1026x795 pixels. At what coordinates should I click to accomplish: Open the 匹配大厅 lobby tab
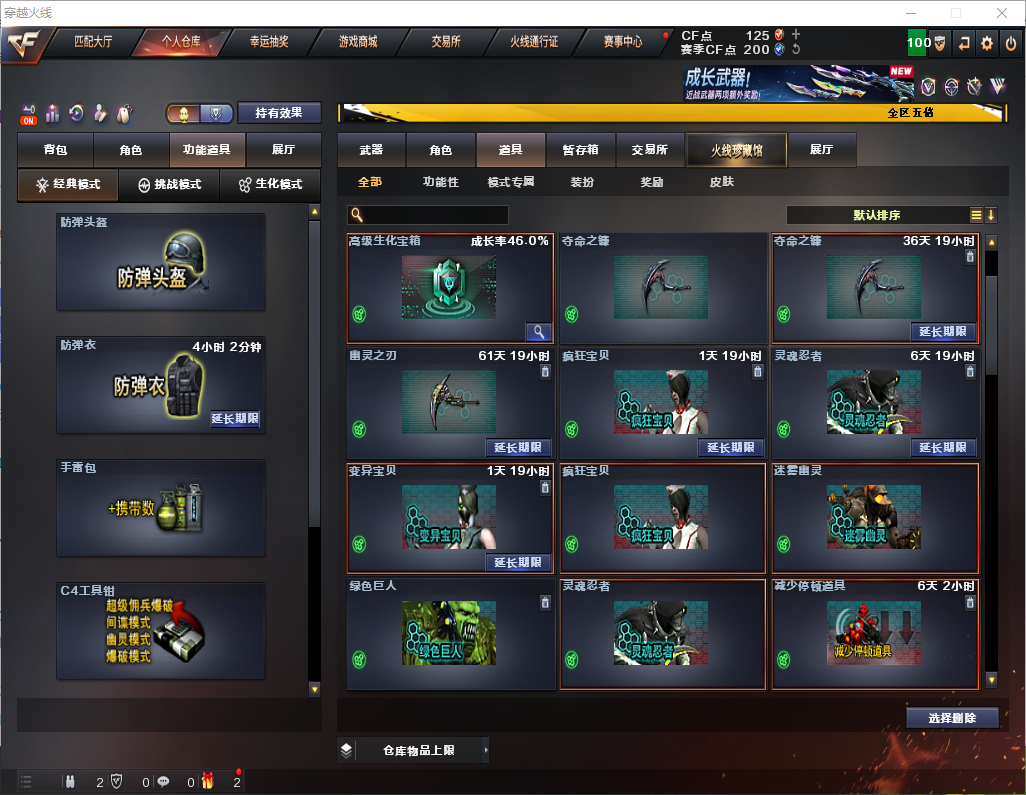pos(93,43)
